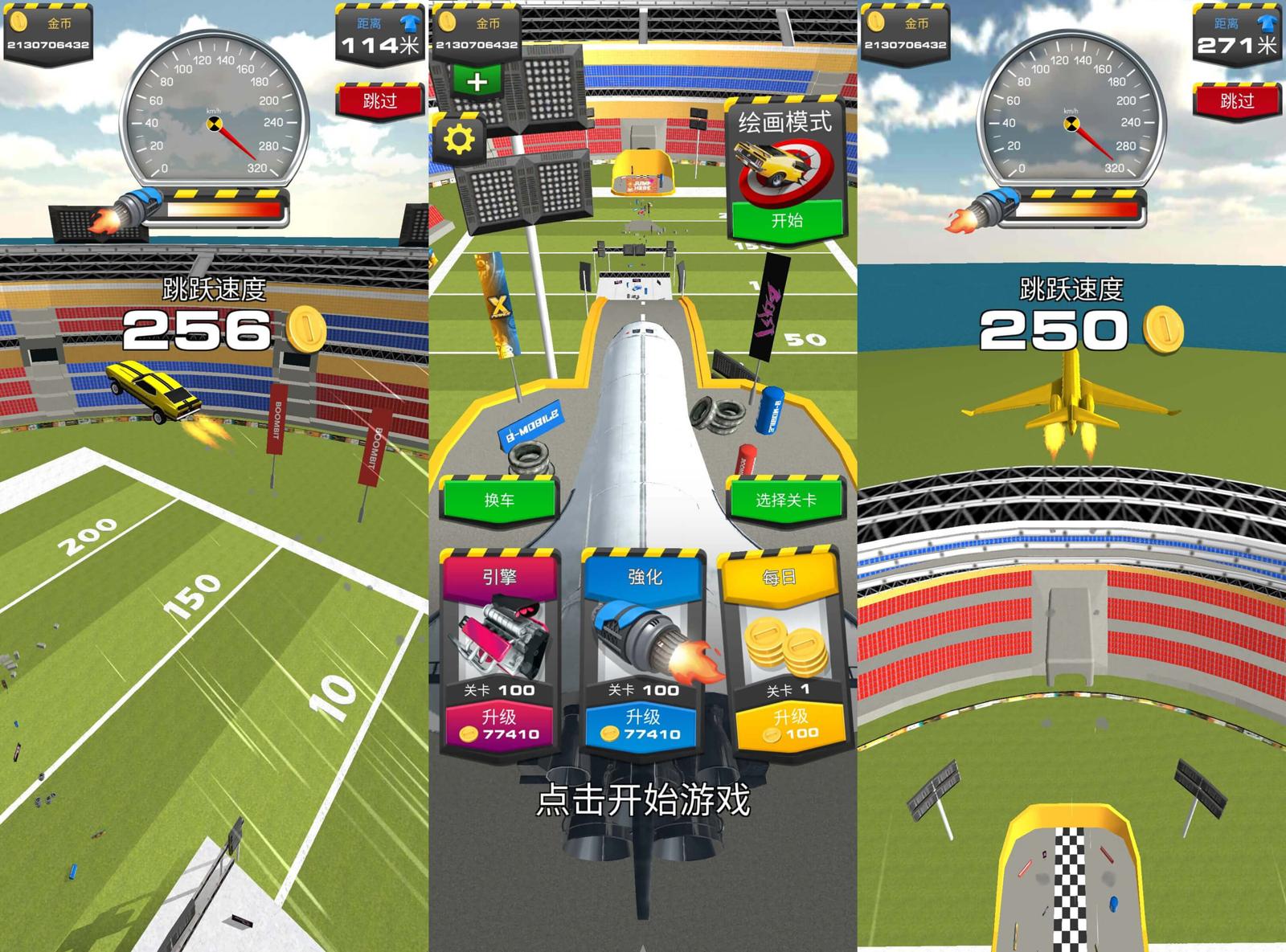The width and height of the screenshot is (1286, 952).
Task: Open the 选择关卡 level select
Action: (785, 500)
